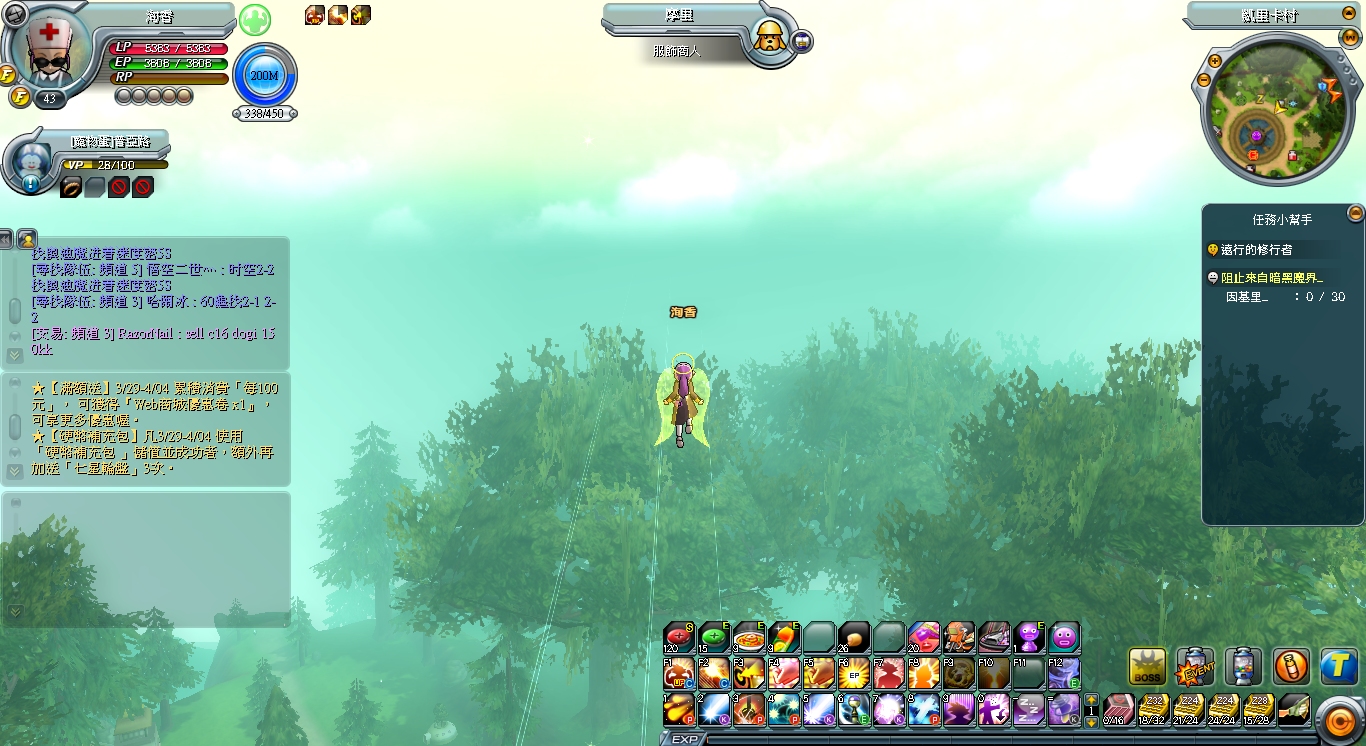Select the 遠行的修行者 quest entry
Viewport: 1366px width, 746px height.
[1249, 249]
